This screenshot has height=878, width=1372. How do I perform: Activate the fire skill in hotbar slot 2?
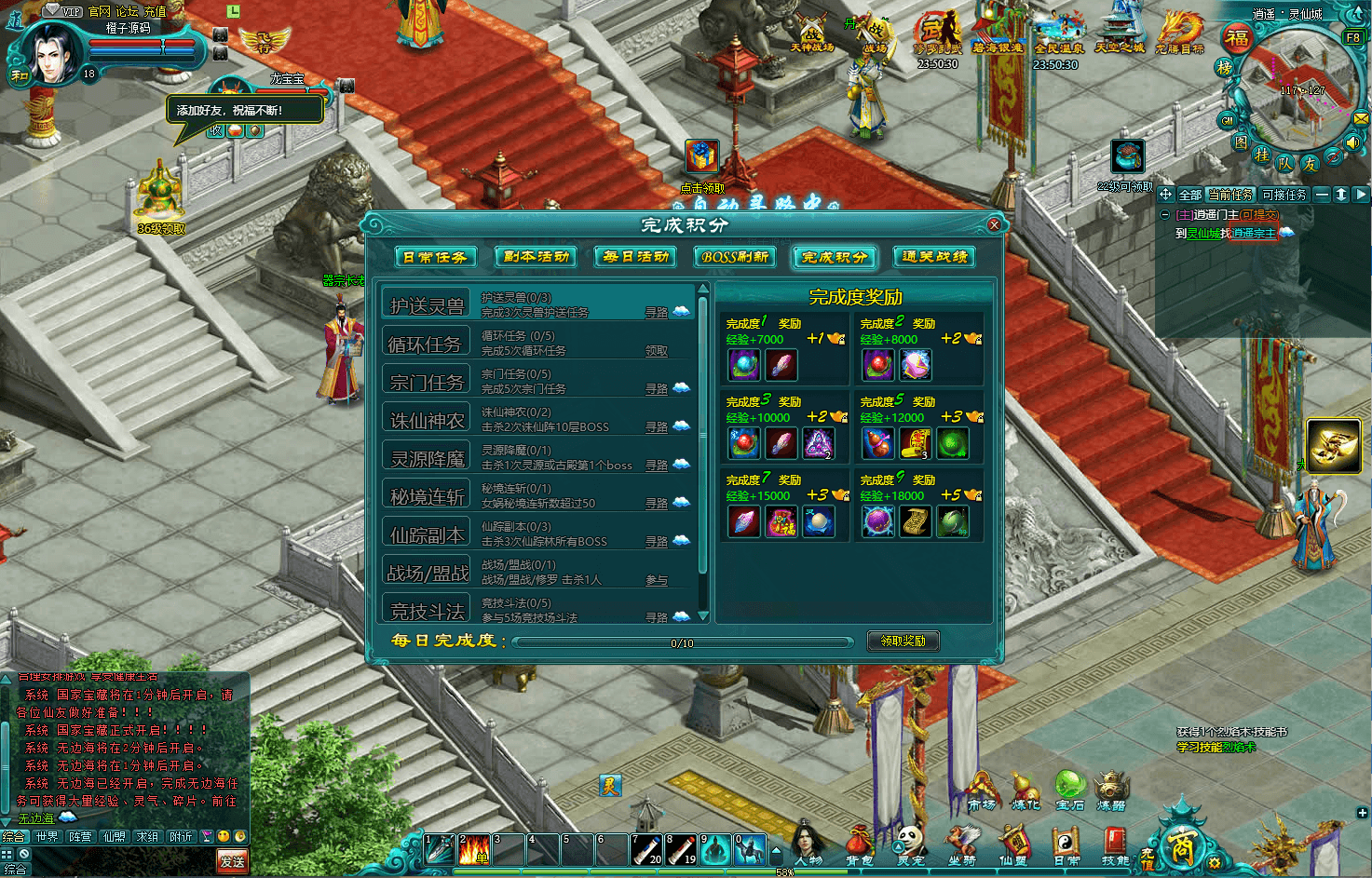pyautogui.click(x=474, y=849)
